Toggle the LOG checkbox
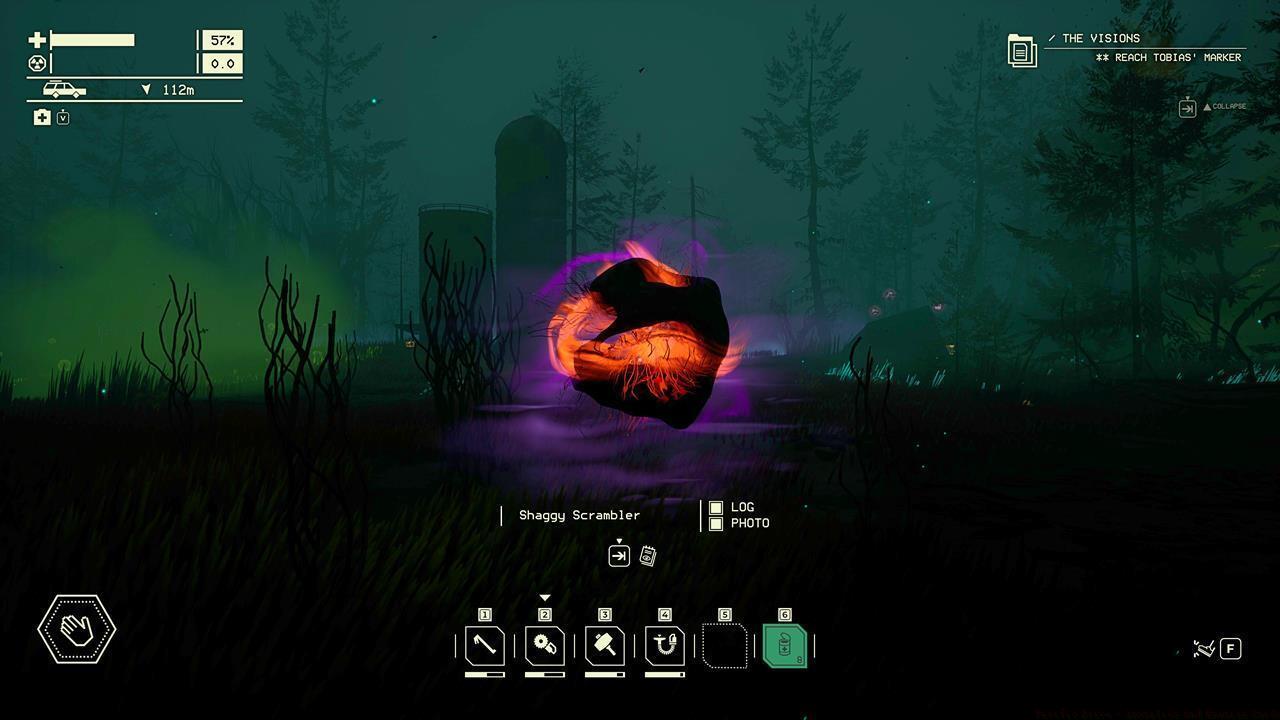This screenshot has width=1280, height=720. 716,508
